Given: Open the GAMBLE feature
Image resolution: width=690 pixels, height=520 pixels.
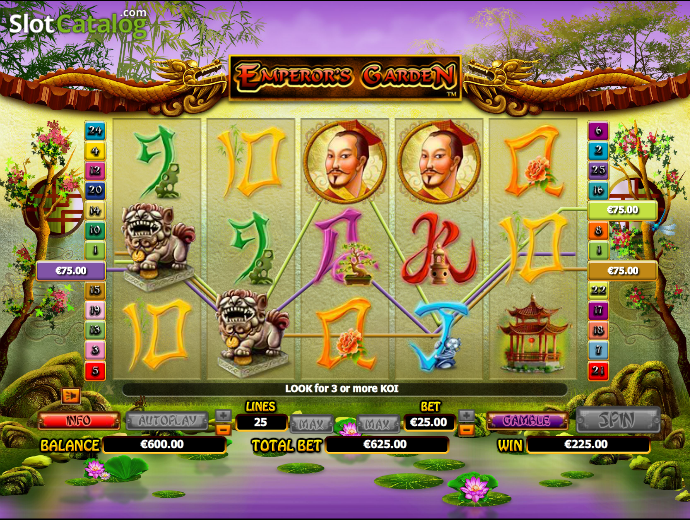Looking at the screenshot, I should point(527,421).
